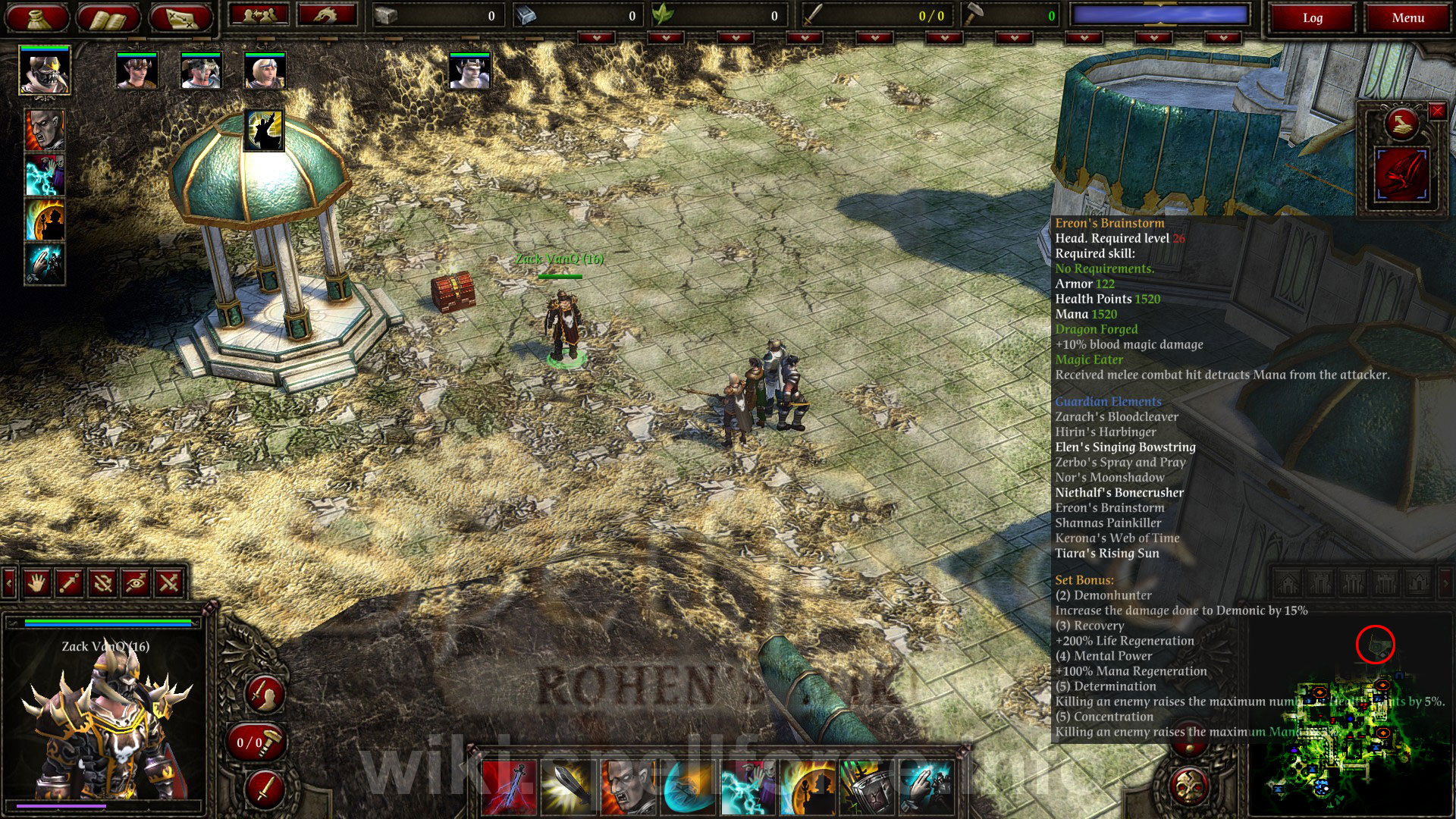This screenshot has width=1456, height=819.
Task: Click the skull button beside minimap
Action: (x=1189, y=786)
